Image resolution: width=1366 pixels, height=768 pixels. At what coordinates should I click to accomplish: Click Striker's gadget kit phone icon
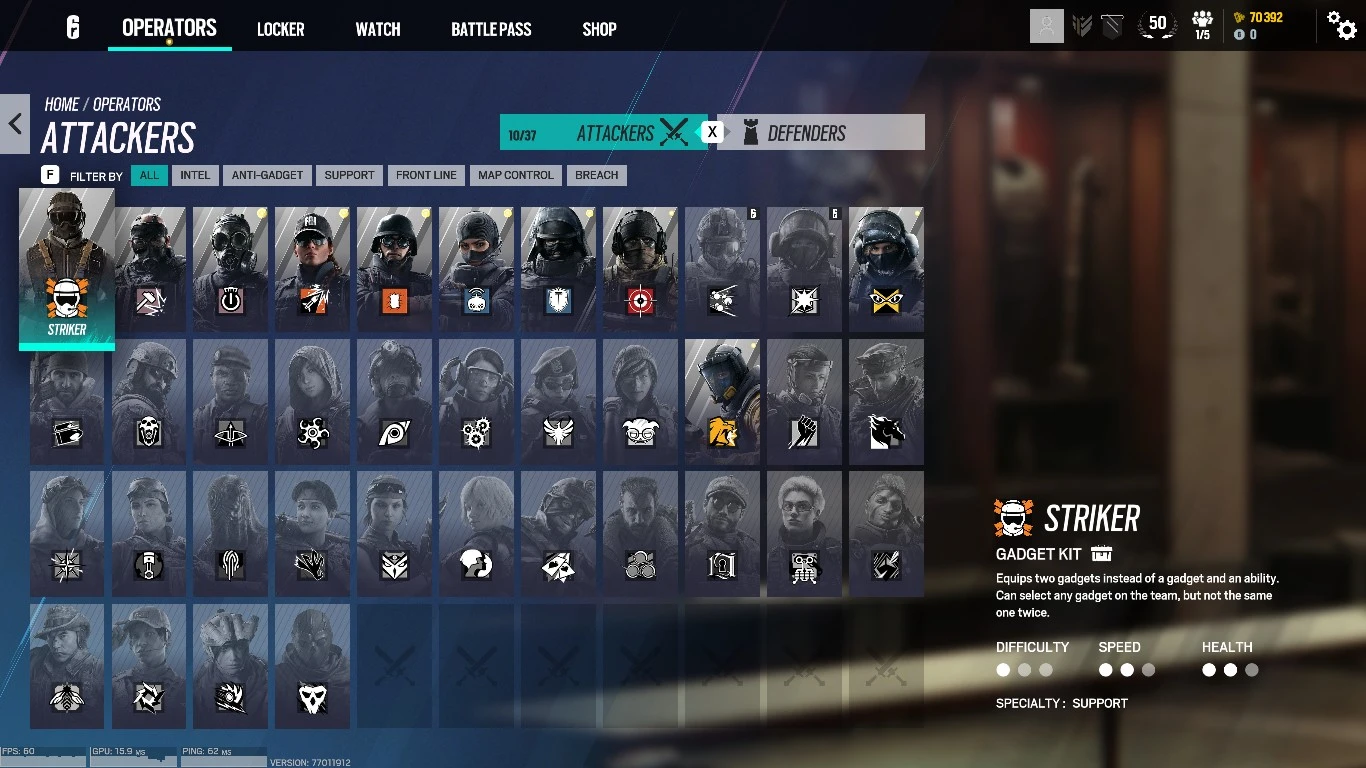point(1103,554)
